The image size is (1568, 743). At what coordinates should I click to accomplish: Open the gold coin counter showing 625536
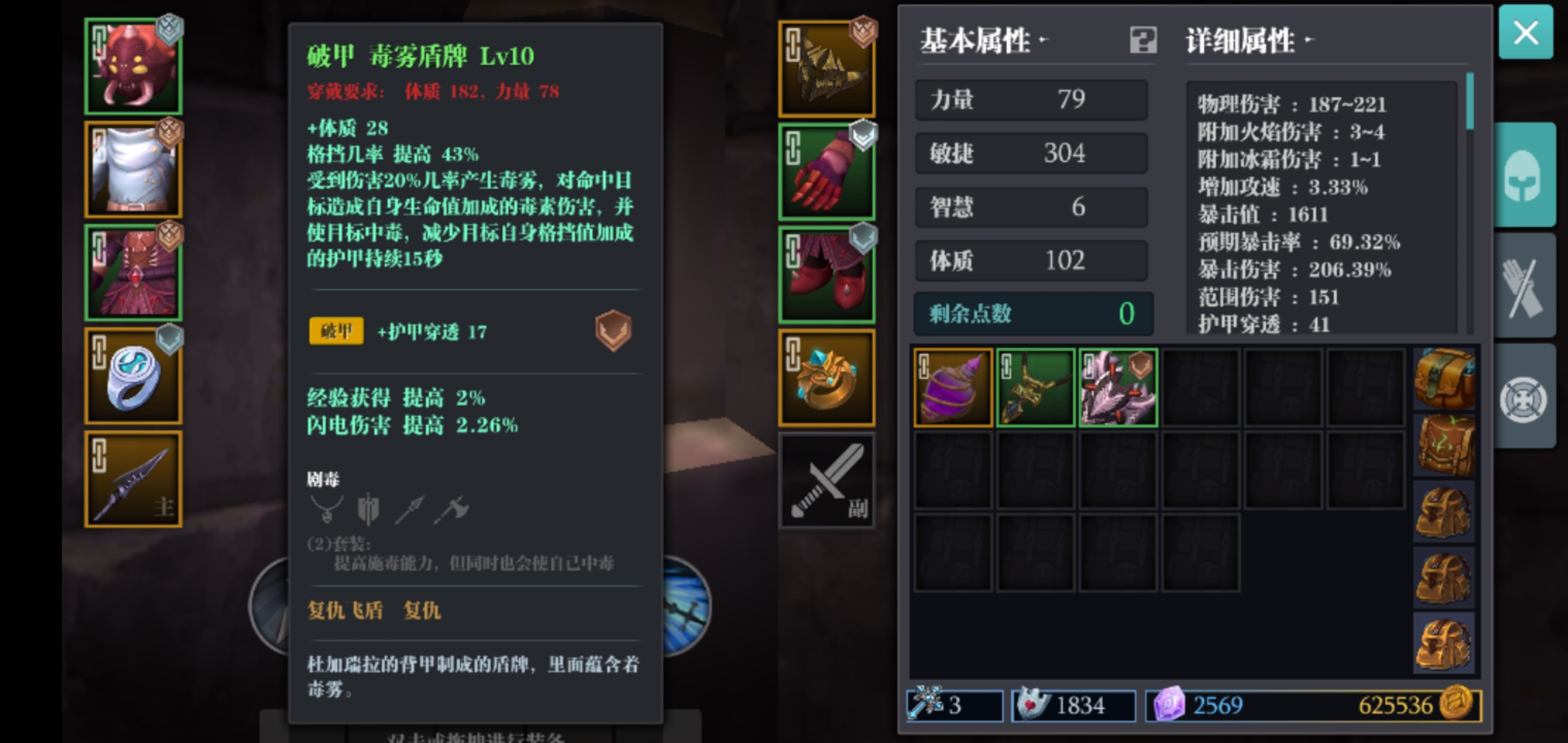[x=1413, y=706]
